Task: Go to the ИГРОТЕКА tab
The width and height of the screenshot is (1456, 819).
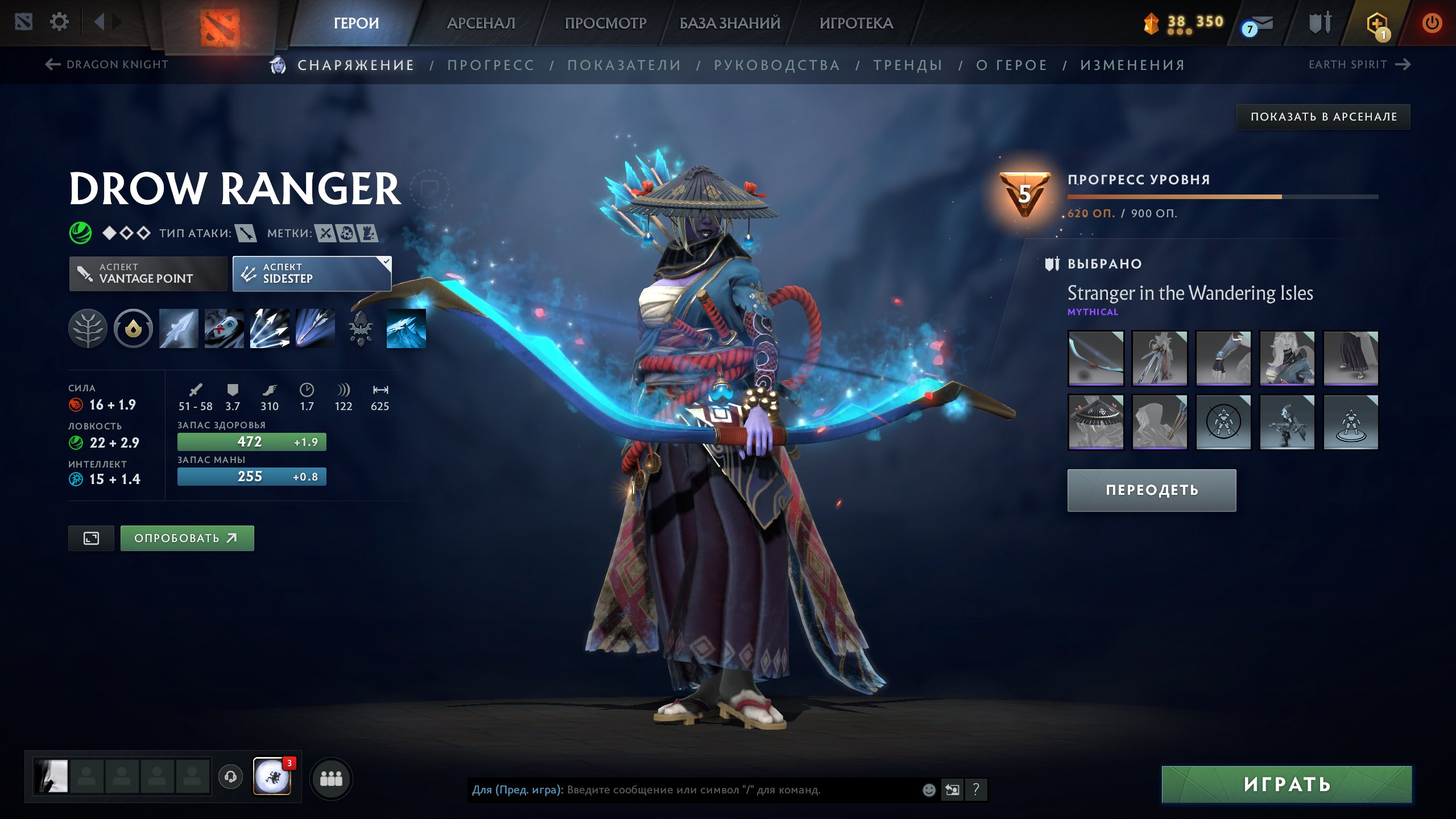Action: click(x=856, y=23)
